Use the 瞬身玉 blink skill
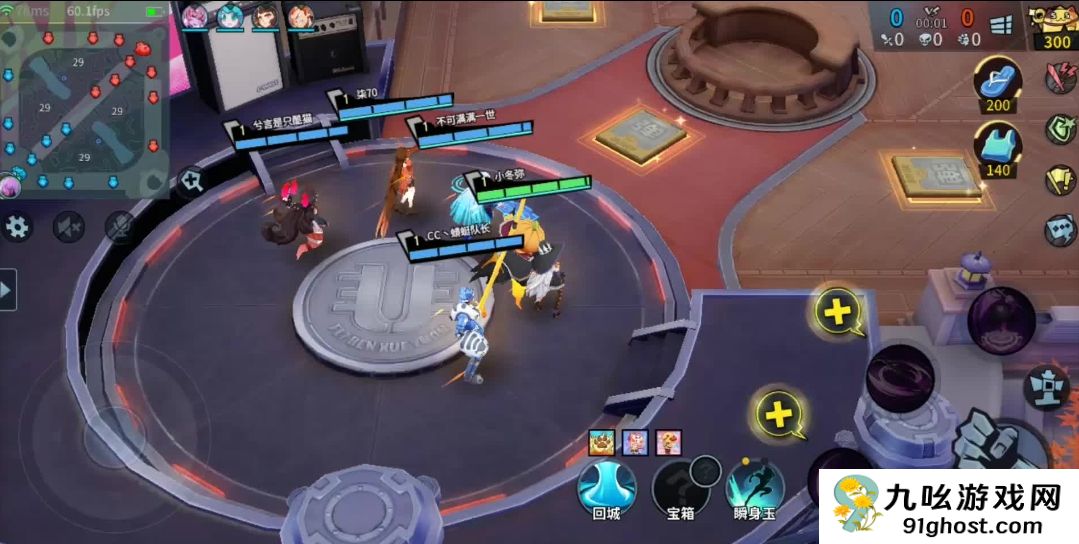This screenshot has height=544, width=1079. (x=755, y=488)
